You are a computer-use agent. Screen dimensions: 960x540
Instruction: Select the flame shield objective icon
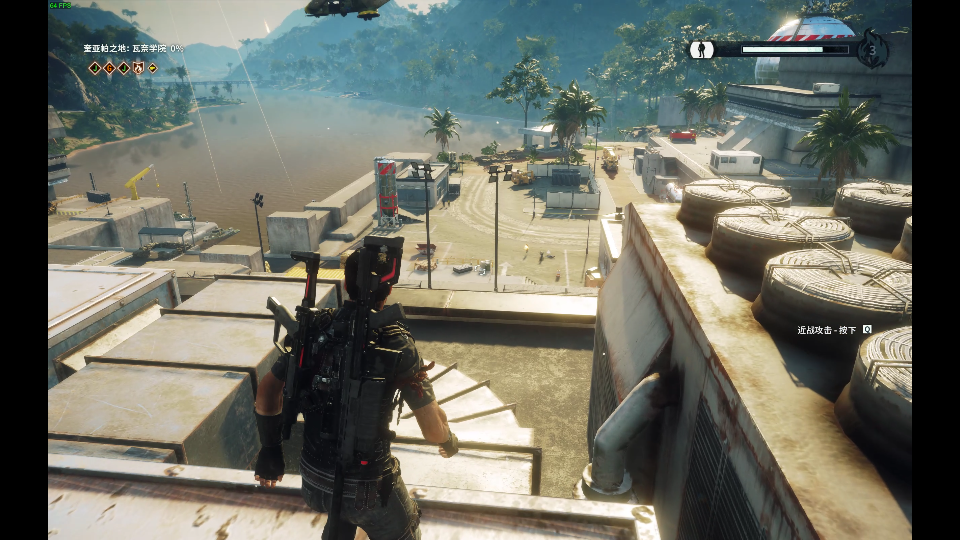[138, 68]
